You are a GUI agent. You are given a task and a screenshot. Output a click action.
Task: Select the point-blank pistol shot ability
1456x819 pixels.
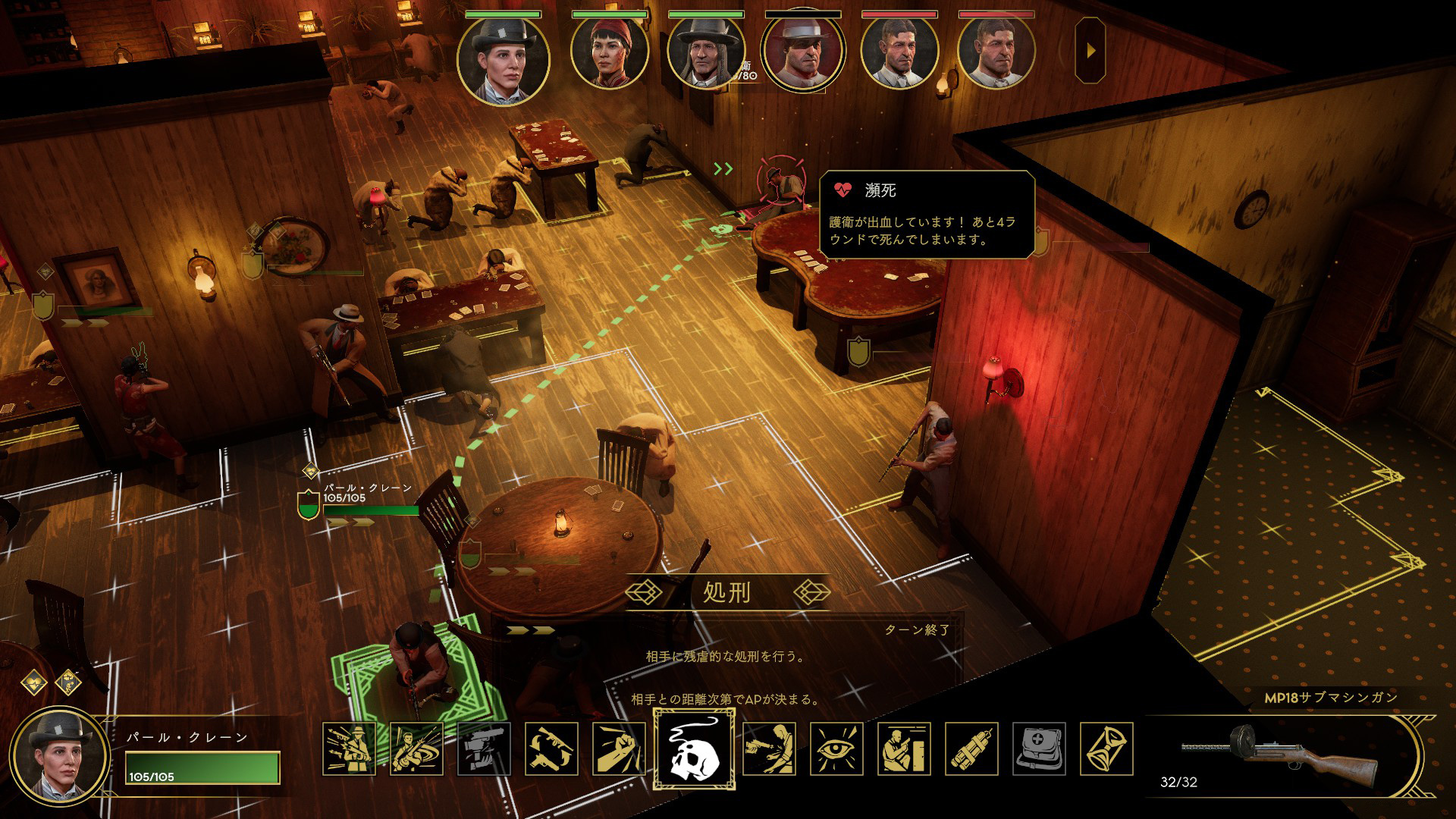(769, 749)
